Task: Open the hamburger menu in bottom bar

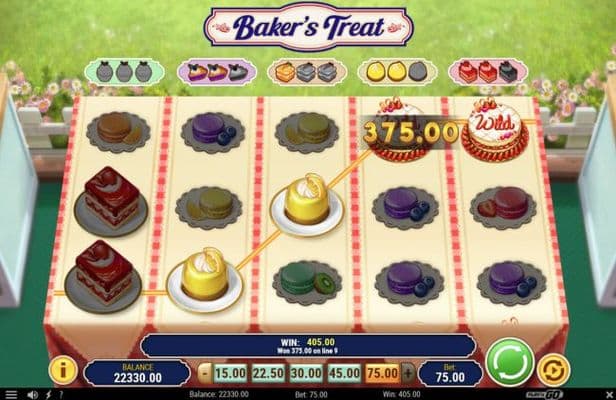Action: 10,394
